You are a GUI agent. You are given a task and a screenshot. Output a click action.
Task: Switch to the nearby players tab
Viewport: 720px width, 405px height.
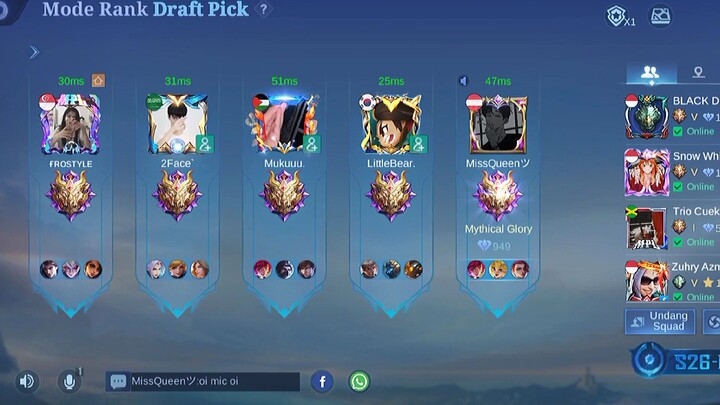coord(698,72)
